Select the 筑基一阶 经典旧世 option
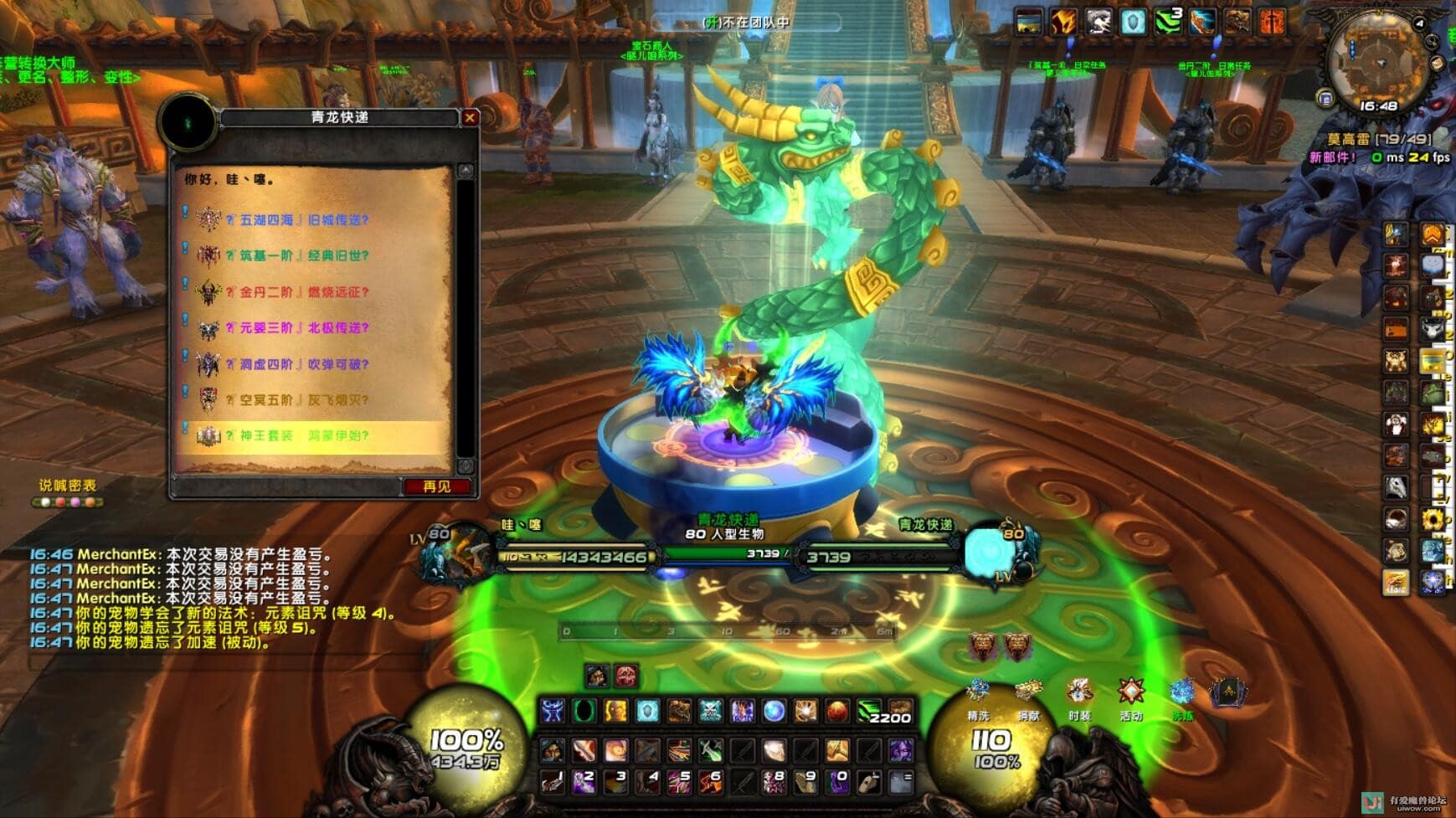The height and width of the screenshot is (818, 1456). click(x=305, y=256)
